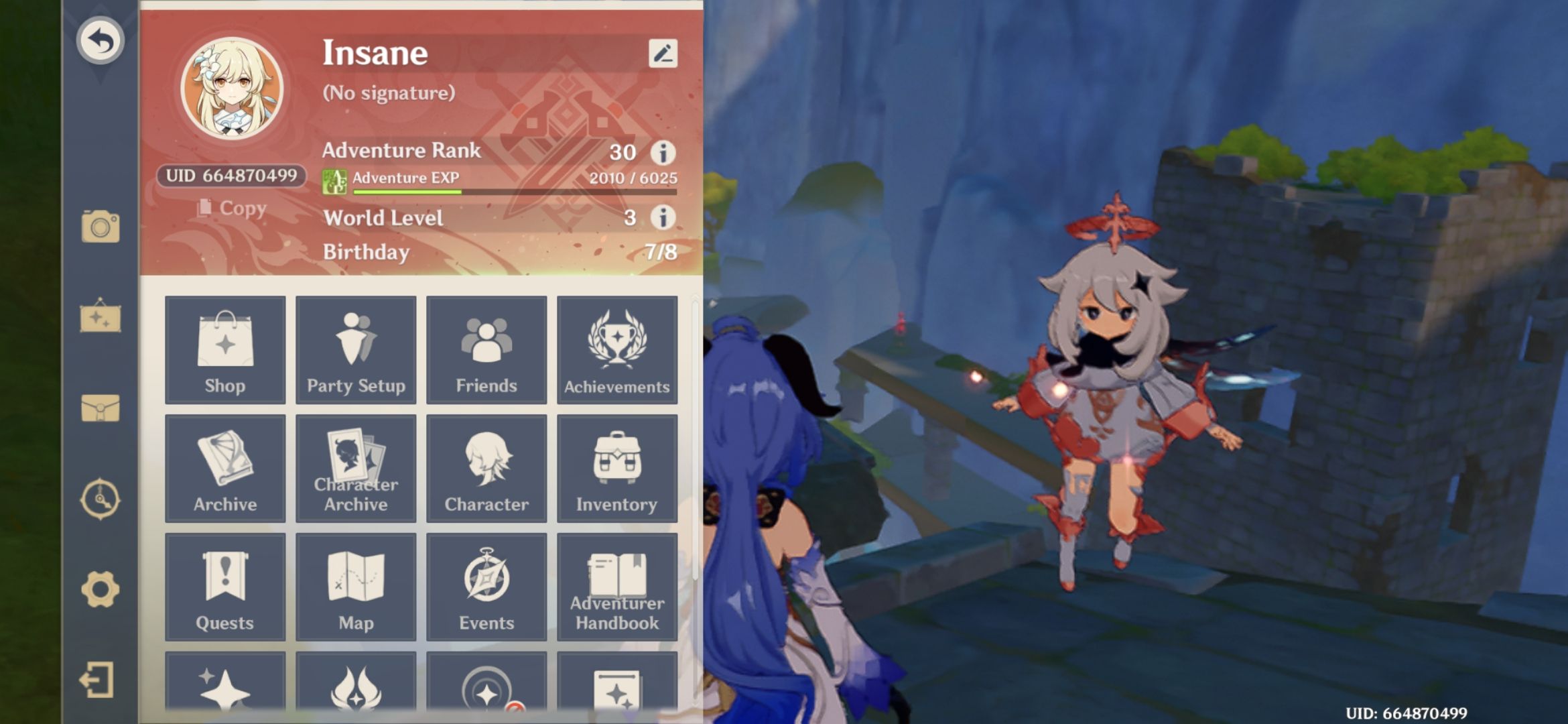Screen dimensions: 1568x724
Task: Open the Shop menu
Action: [x=224, y=349]
